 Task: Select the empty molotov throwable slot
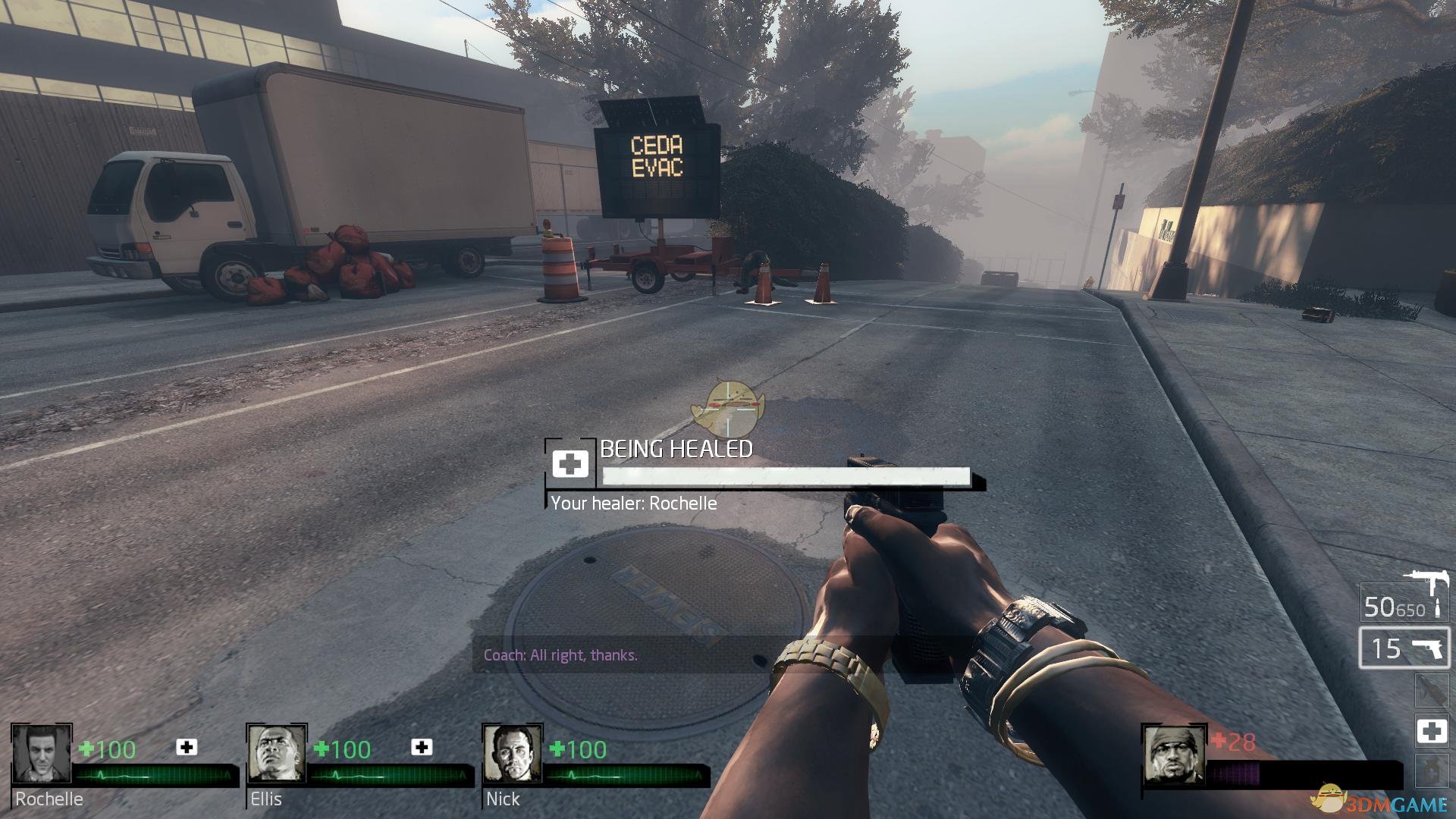(x=1431, y=691)
